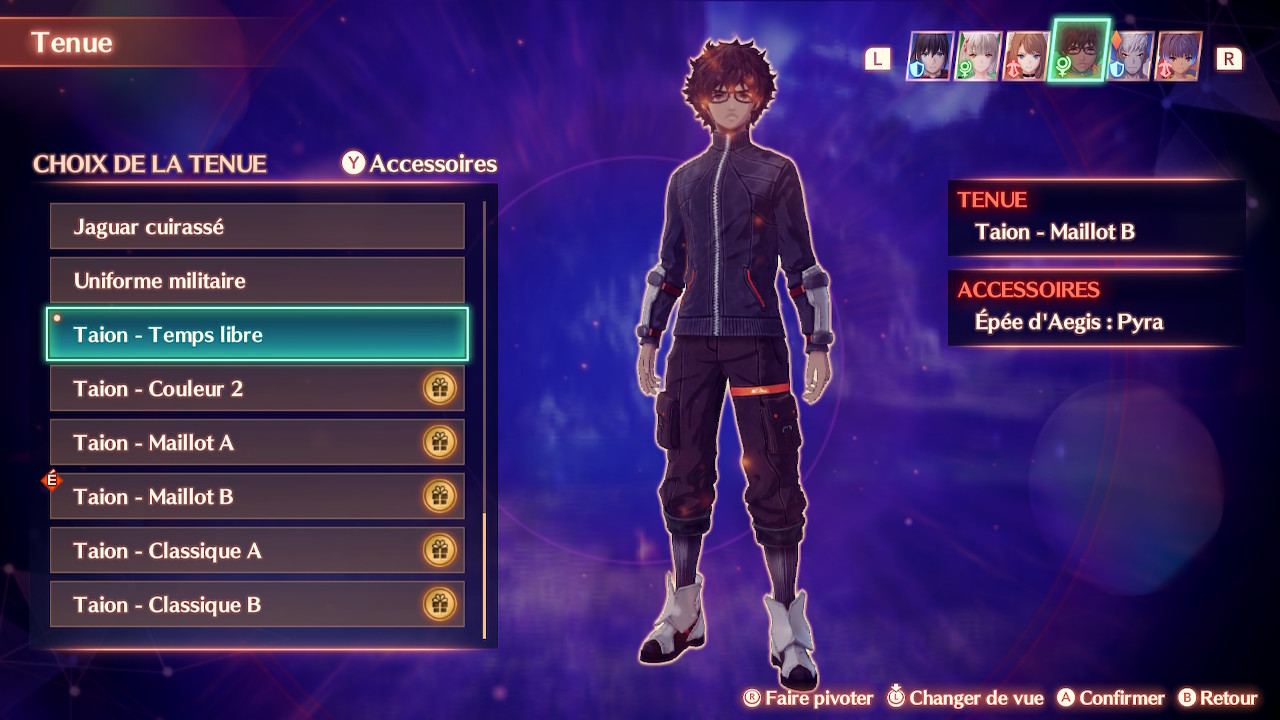Select the brown-haired girl portrait
The height and width of the screenshot is (720, 1280).
(x=1025, y=56)
